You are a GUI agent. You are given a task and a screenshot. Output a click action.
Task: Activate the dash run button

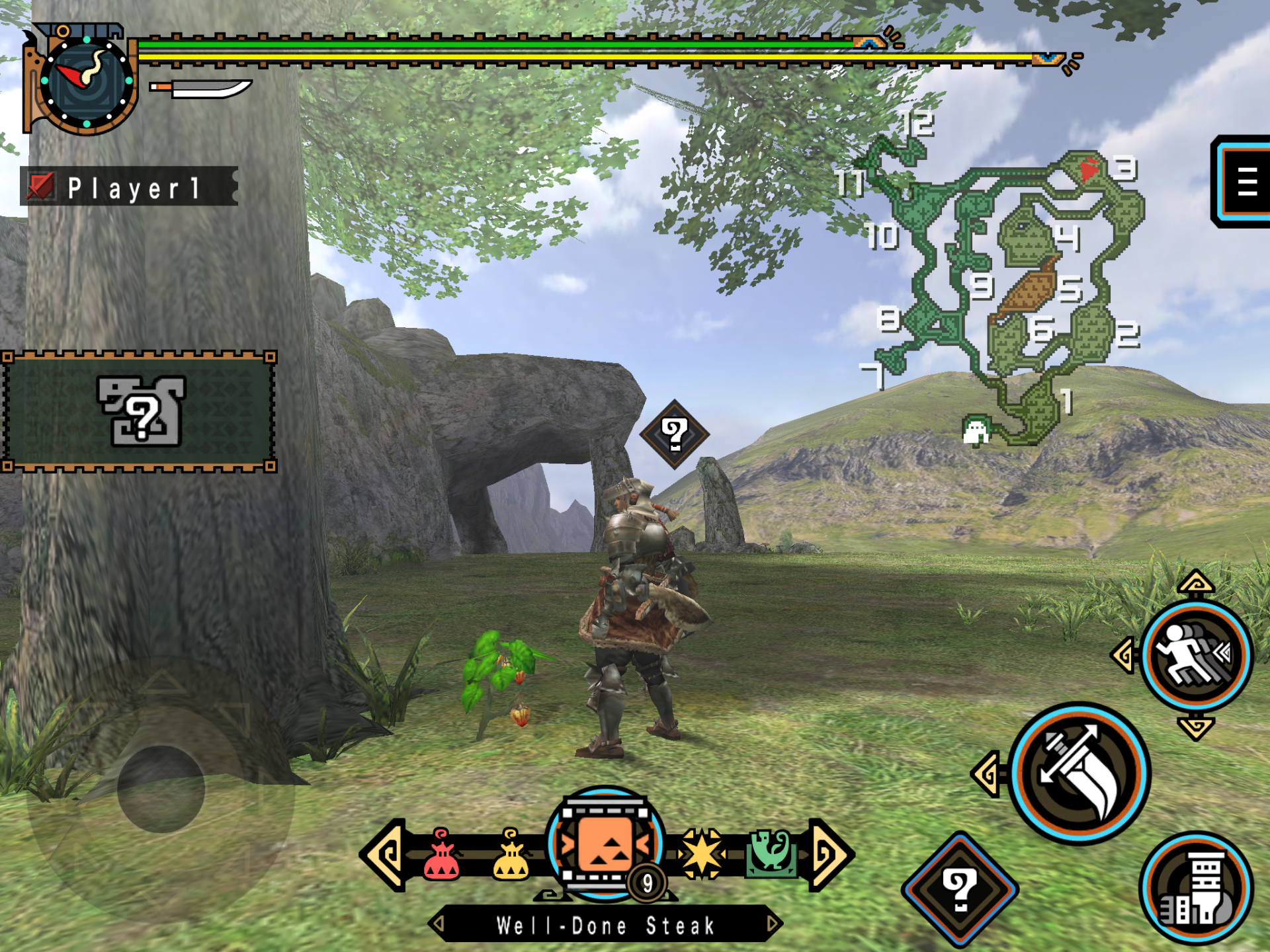1196,655
